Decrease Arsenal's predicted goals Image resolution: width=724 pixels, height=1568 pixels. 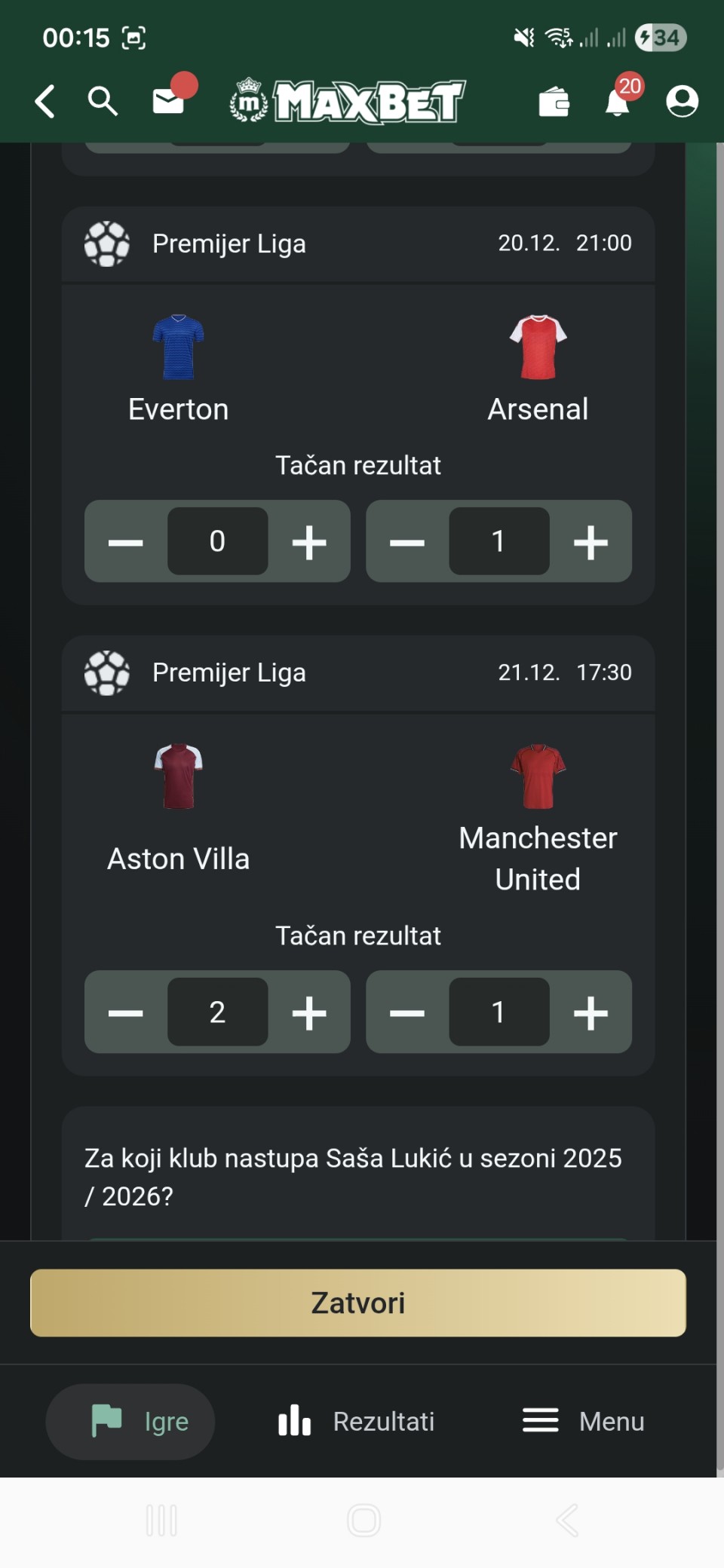click(407, 542)
